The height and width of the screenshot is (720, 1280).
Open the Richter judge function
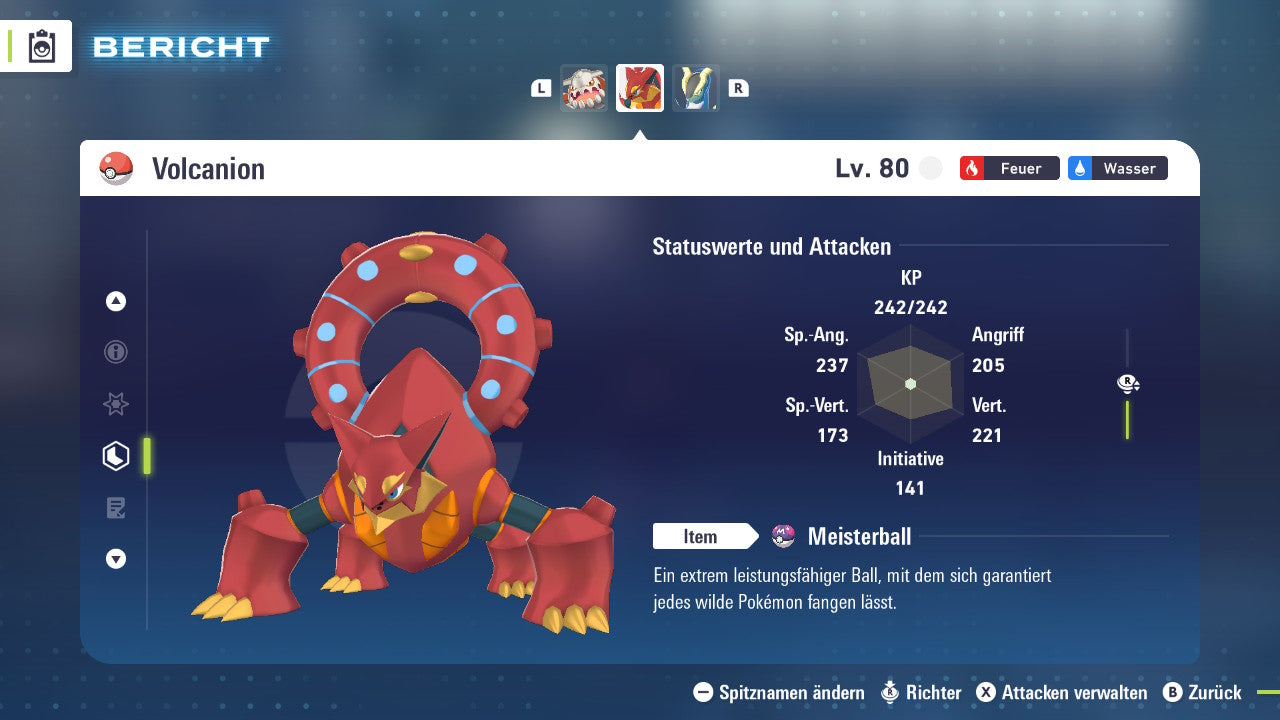[x=921, y=692]
